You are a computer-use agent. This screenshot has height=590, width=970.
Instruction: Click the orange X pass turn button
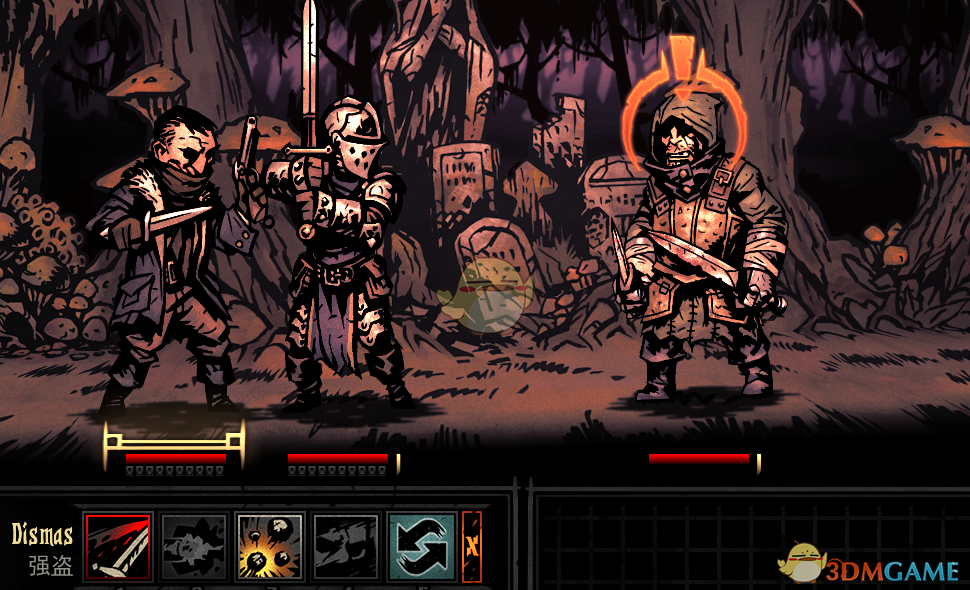point(472,547)
